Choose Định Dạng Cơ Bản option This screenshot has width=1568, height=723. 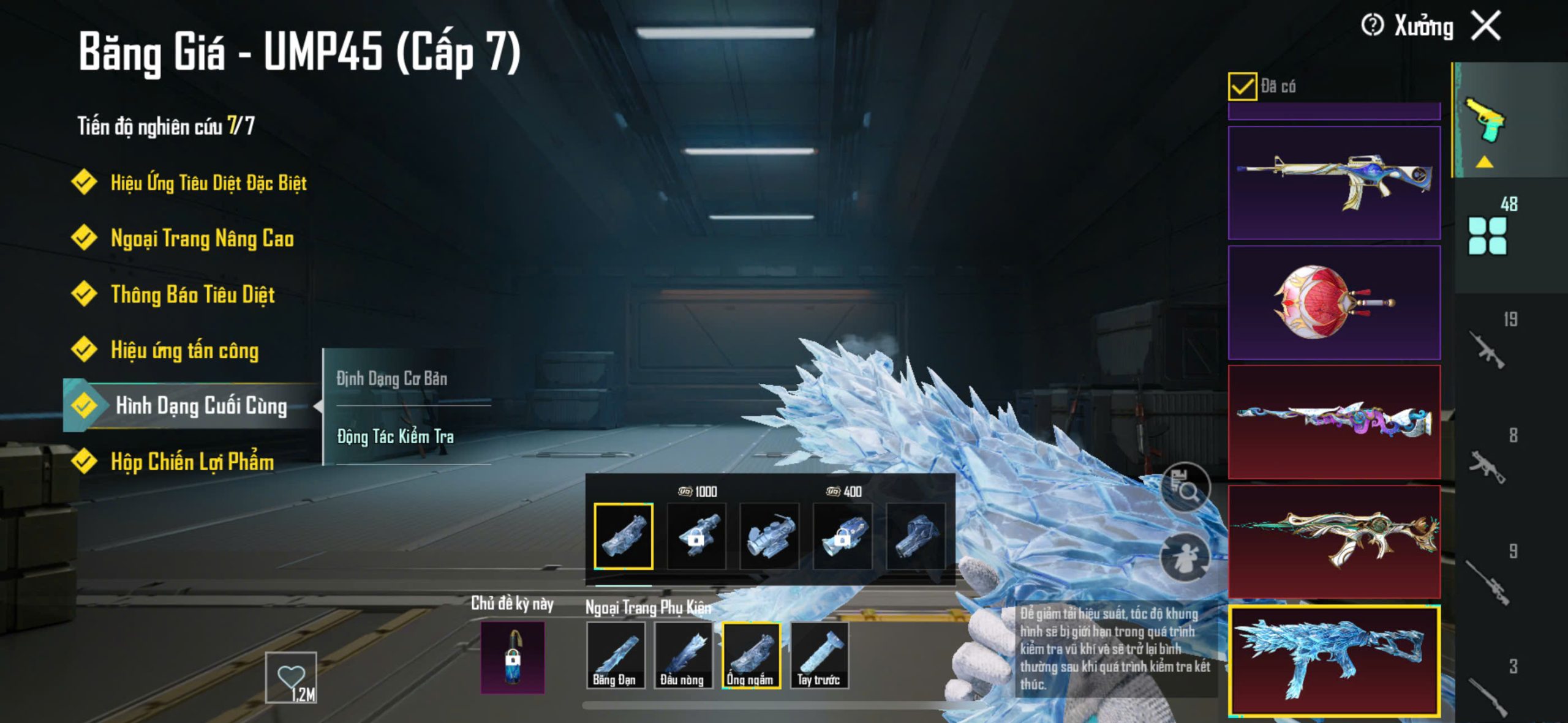point(392,378)
